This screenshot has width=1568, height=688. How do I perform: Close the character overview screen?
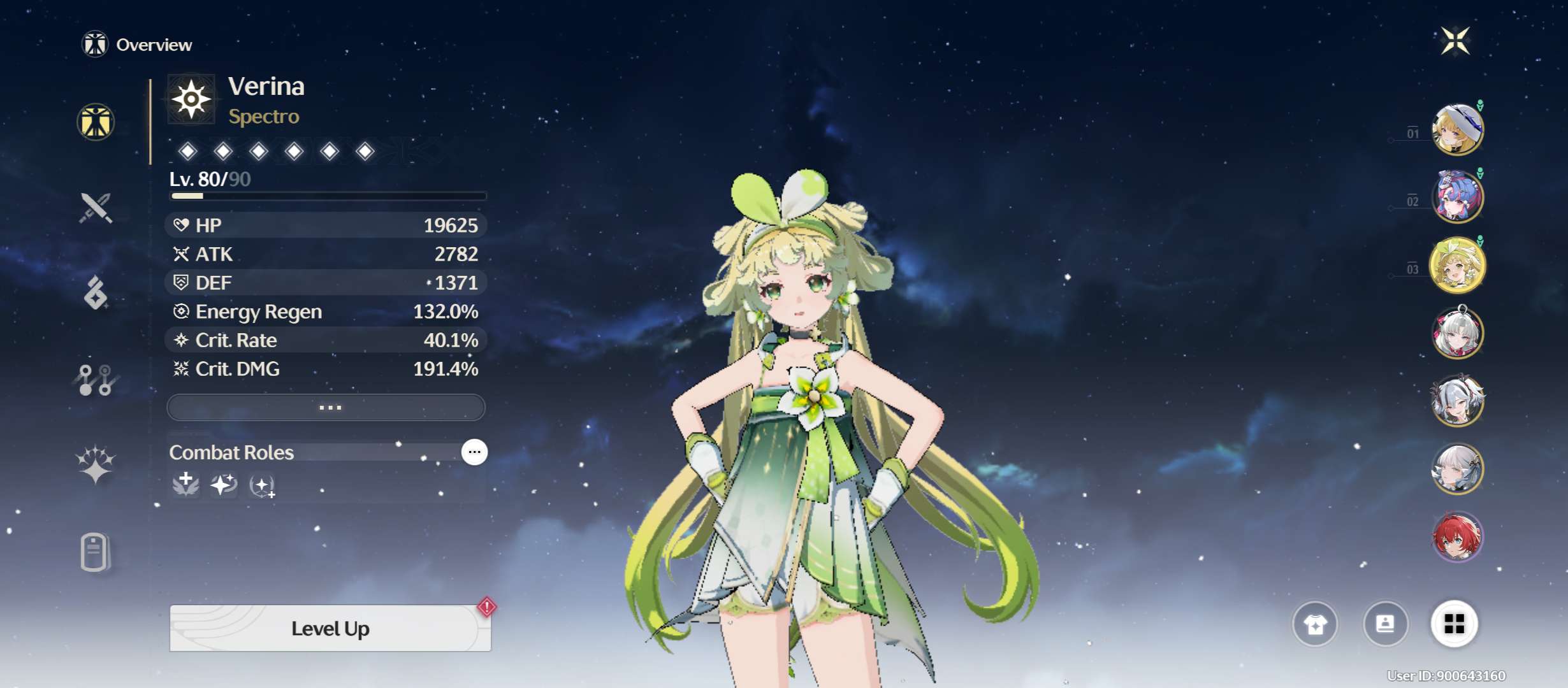click(1456, 41)
